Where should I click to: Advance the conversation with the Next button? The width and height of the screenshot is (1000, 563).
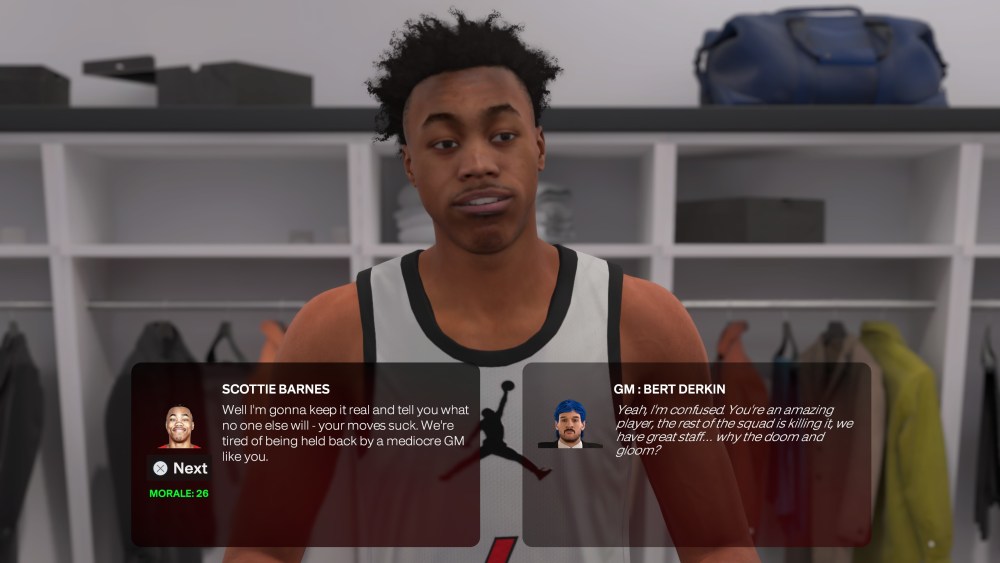point(180,468)
